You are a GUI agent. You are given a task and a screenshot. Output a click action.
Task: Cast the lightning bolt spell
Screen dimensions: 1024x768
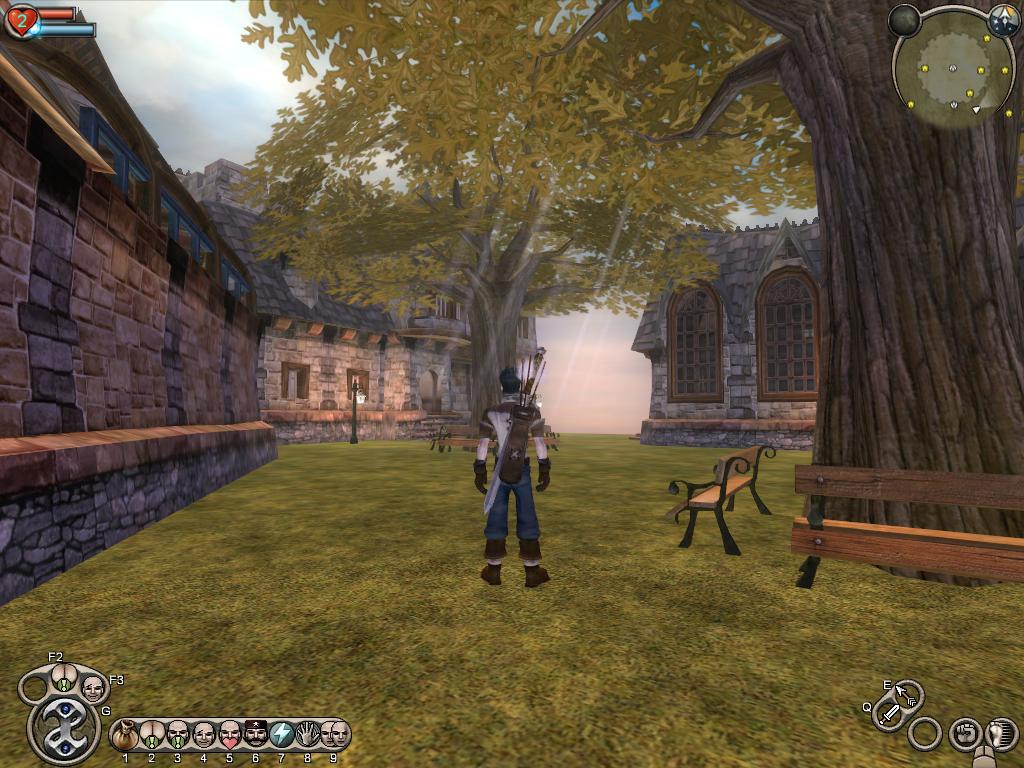point(282,736)
